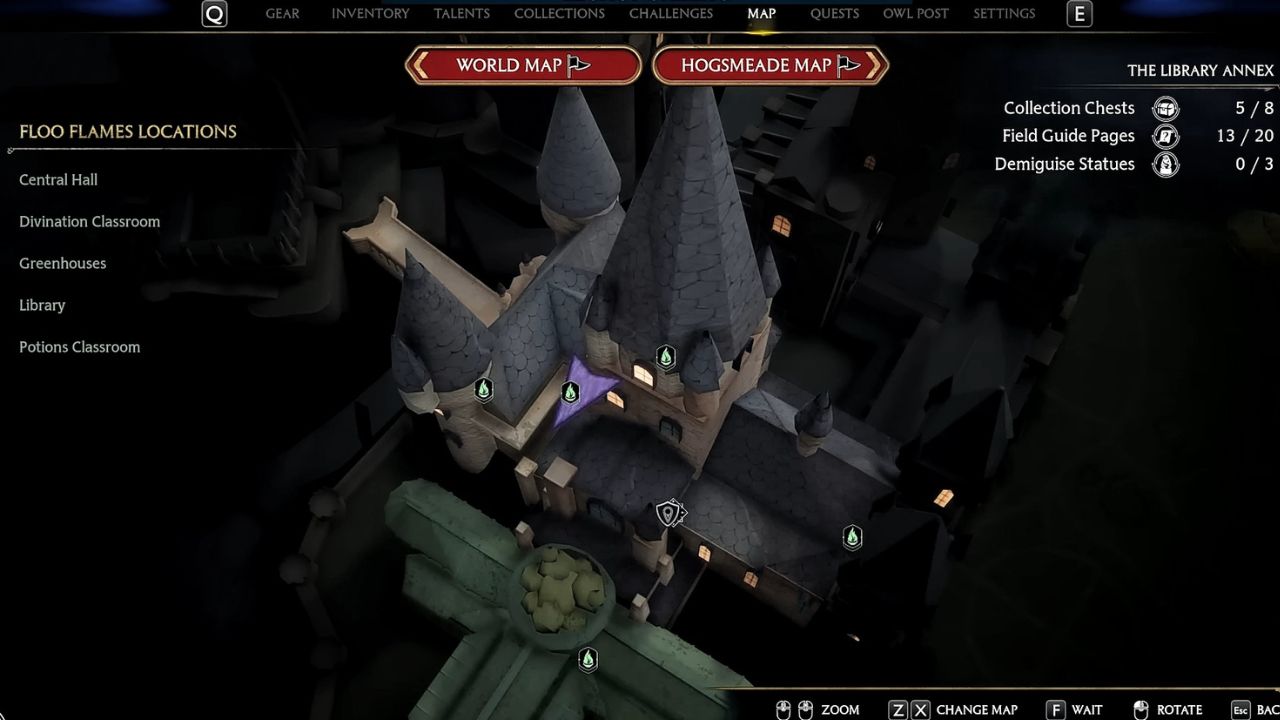Open OWL POST from the top menu
Image resolution: width=1280 pixels, height=720 pixels.
click(x=915, y=13)
